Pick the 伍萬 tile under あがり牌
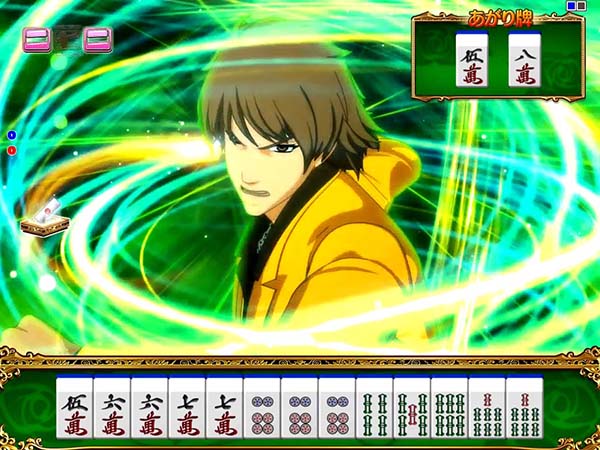 [471, 60]
